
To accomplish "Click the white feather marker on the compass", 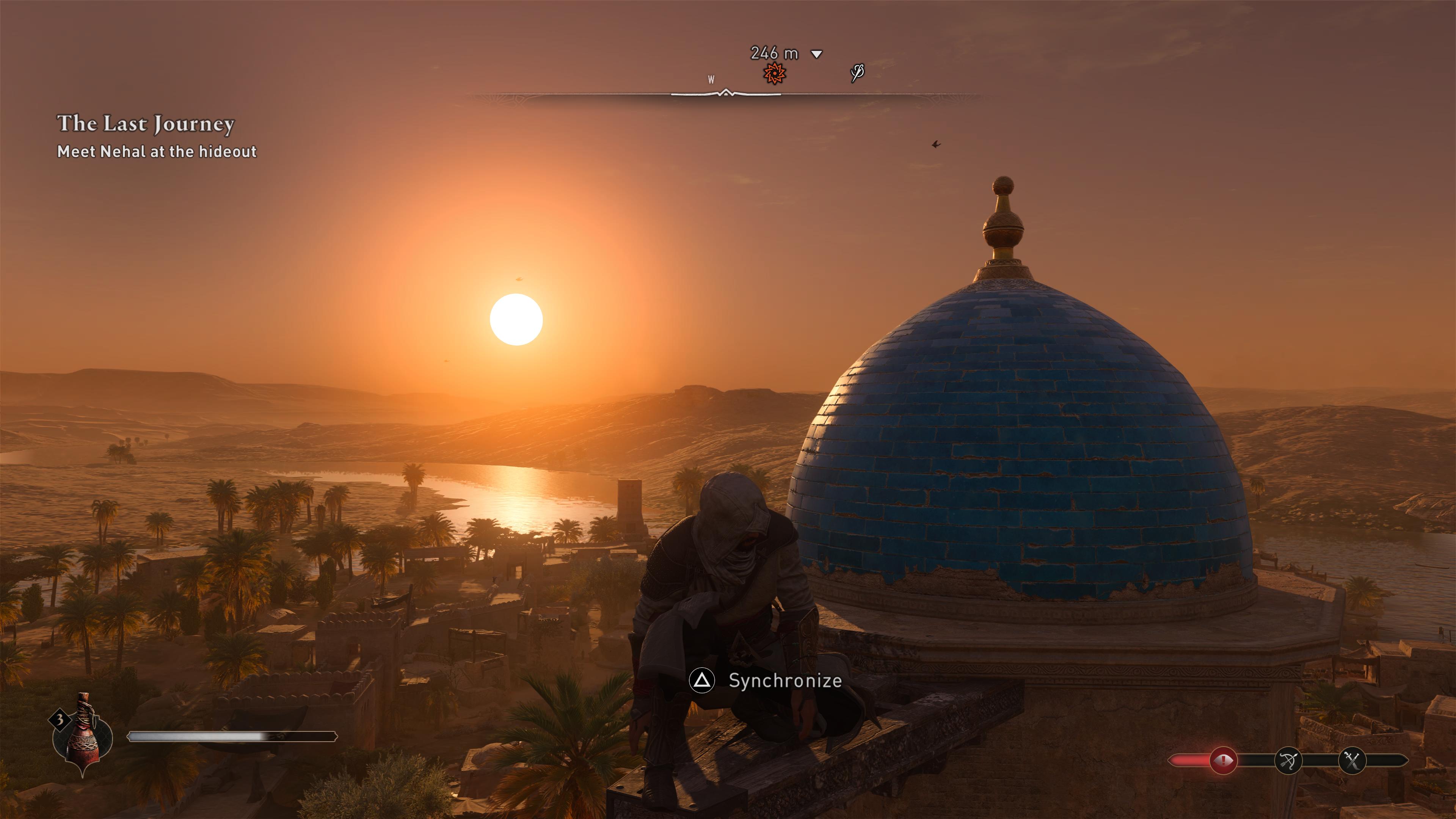I will pos(857,73).
